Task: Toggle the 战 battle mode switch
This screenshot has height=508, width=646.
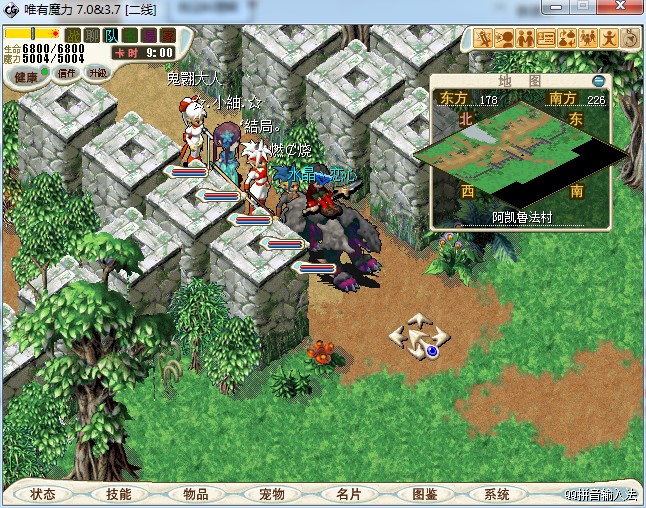Action: click(x=73, y=36)
